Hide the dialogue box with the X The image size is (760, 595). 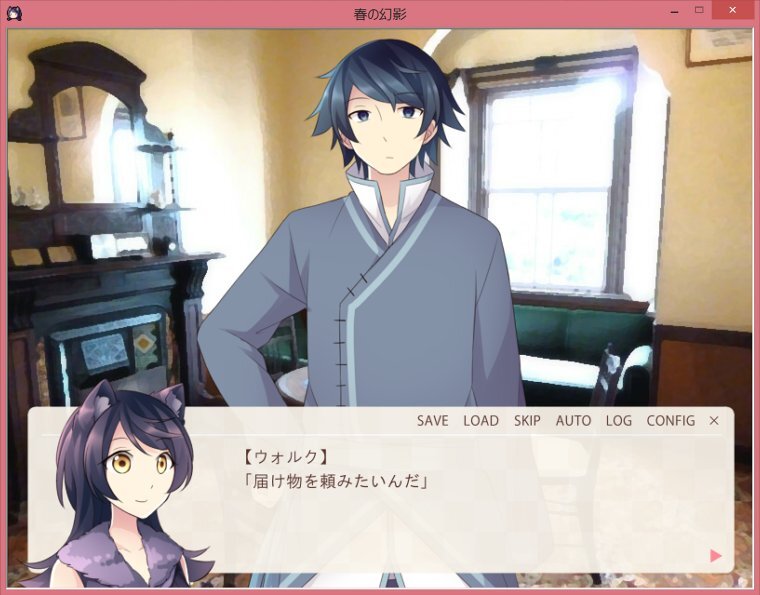pyautogui.click(x=714, y=421)
